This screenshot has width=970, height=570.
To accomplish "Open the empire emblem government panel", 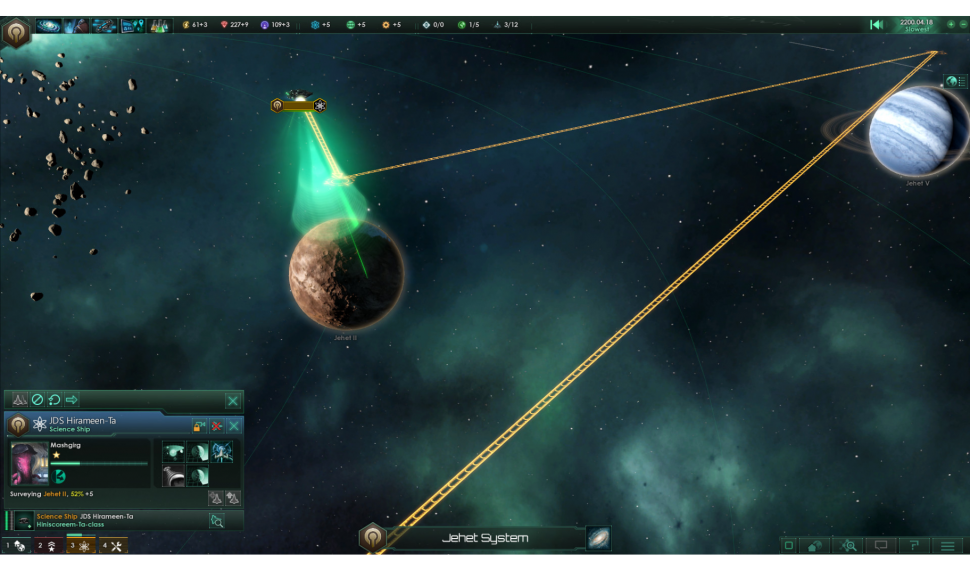I will pyautogui.click(x=16, y=32).
